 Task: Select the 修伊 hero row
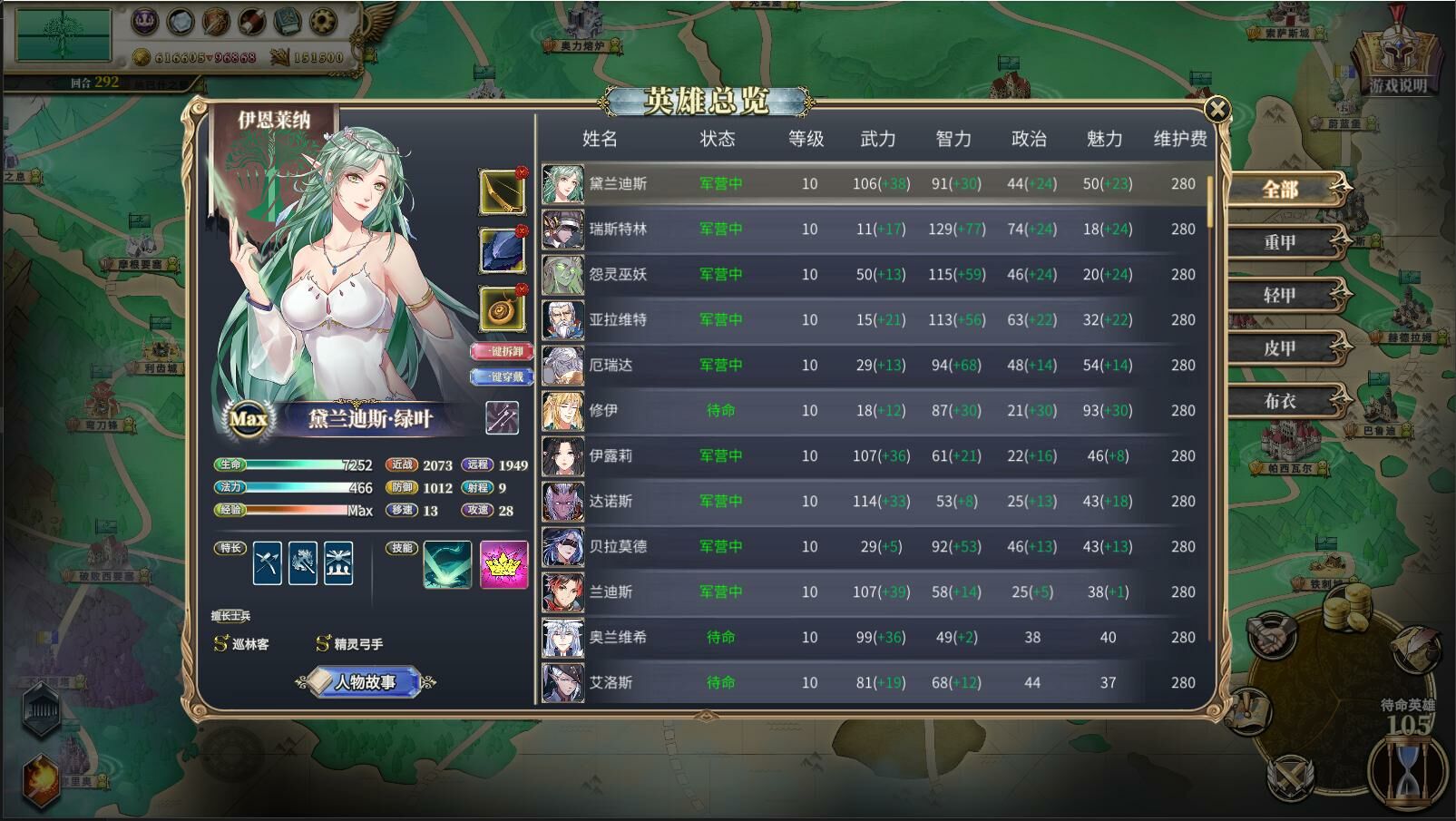604,410
